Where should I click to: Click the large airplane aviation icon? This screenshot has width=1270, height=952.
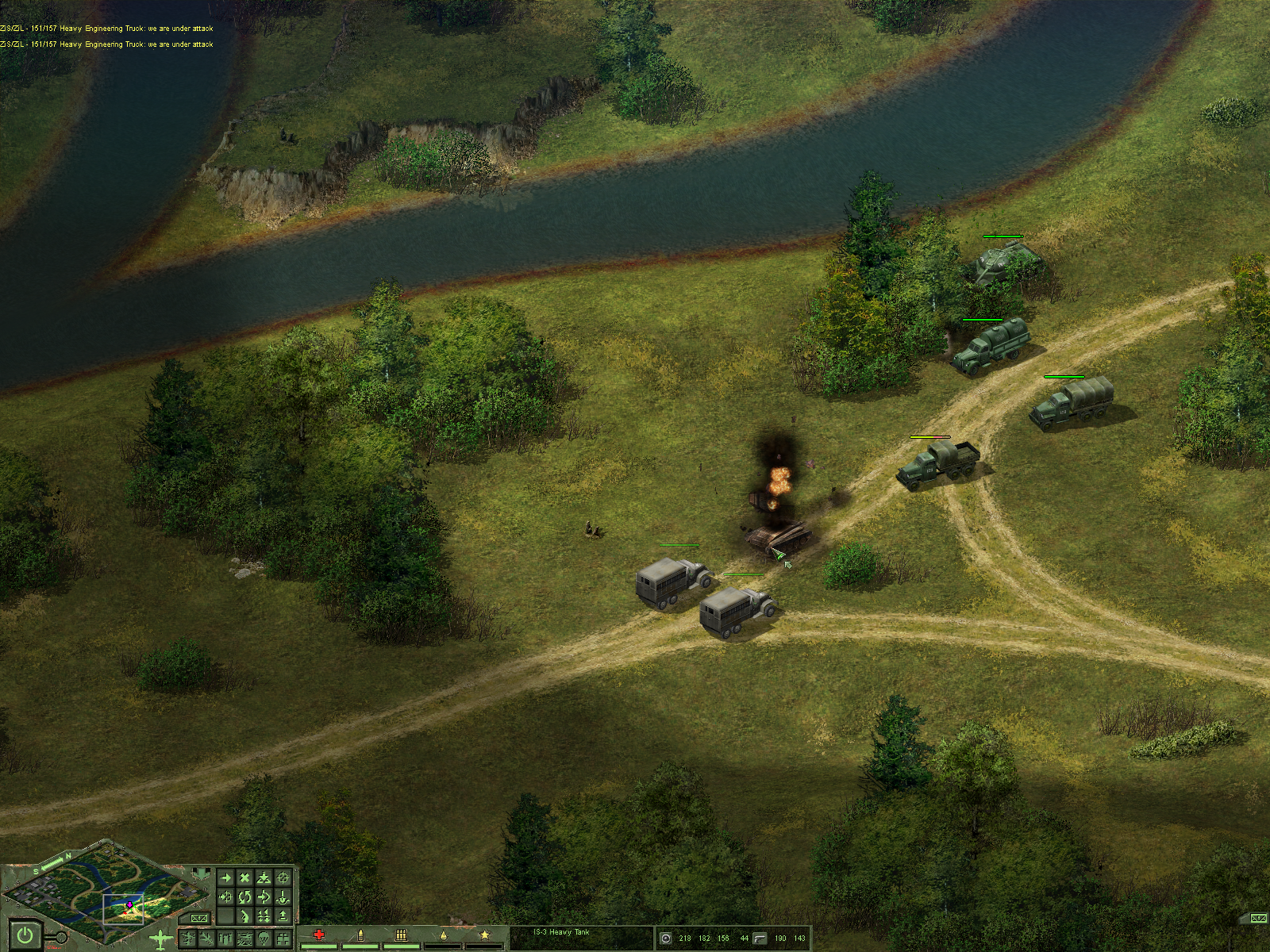coord(161,940)
